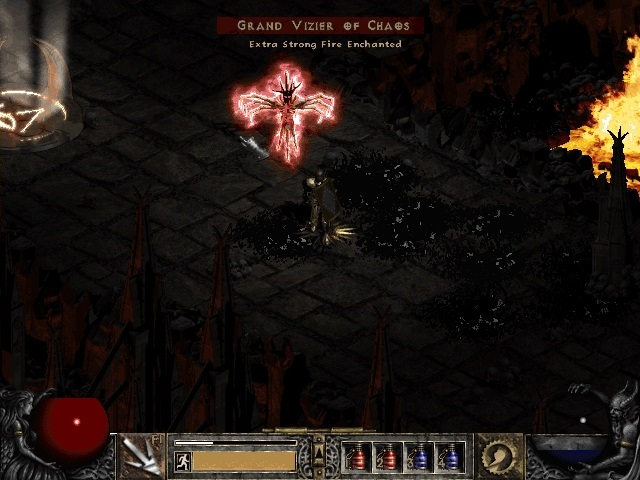Use the red healing potion in belt slot 1

coord(358,457)
